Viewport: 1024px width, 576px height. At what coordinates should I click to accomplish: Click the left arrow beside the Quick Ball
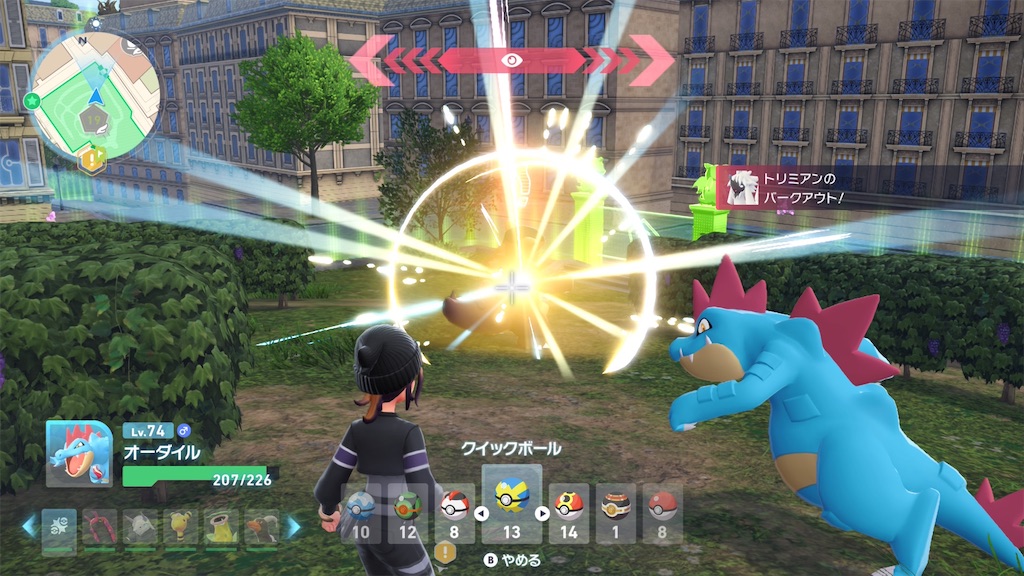pyautogui.click(x=479, y=515)
